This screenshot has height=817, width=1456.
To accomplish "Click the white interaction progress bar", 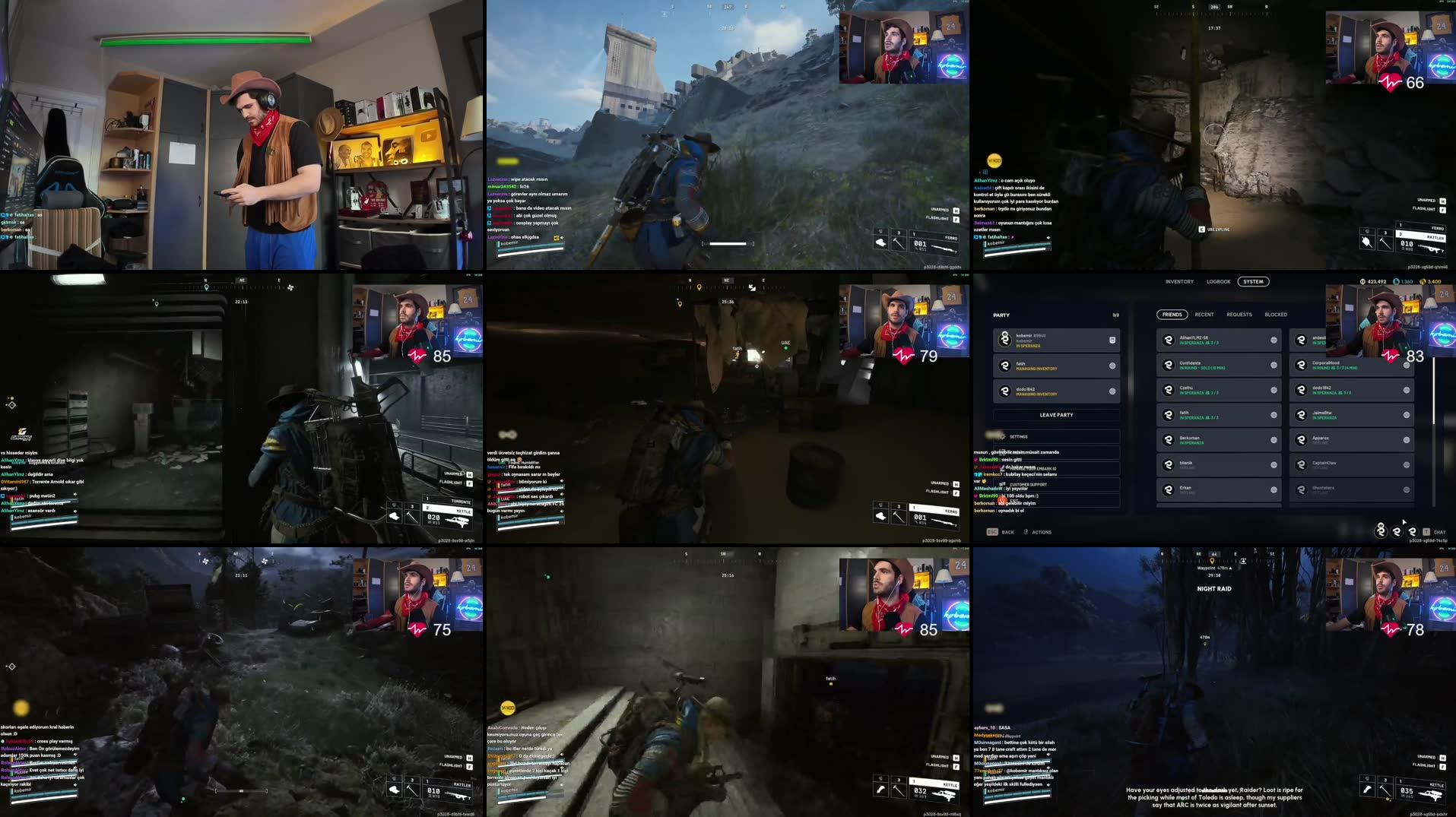I will pos(725,245).
